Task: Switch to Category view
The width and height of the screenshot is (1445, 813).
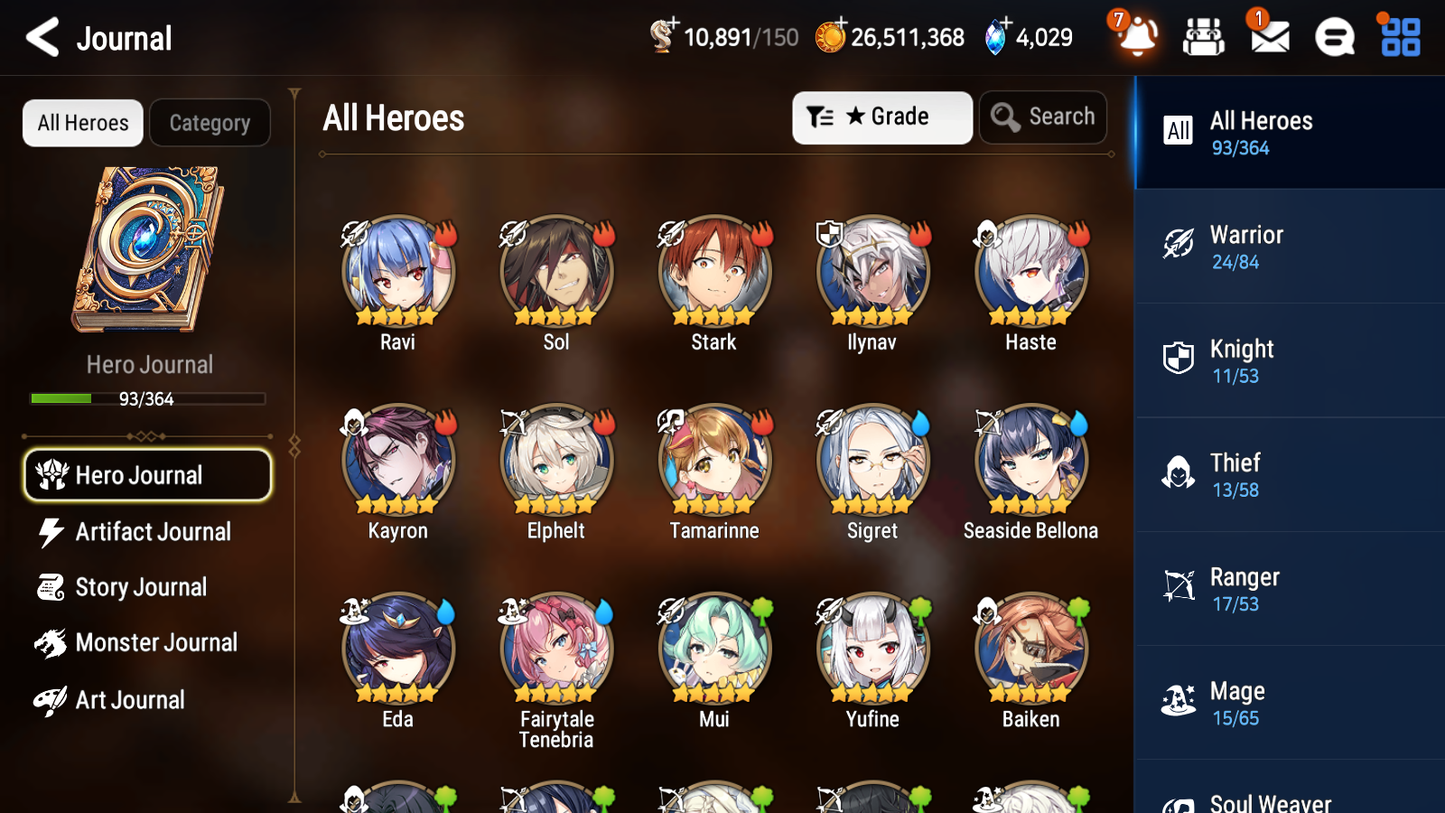Action: (209, 122)
